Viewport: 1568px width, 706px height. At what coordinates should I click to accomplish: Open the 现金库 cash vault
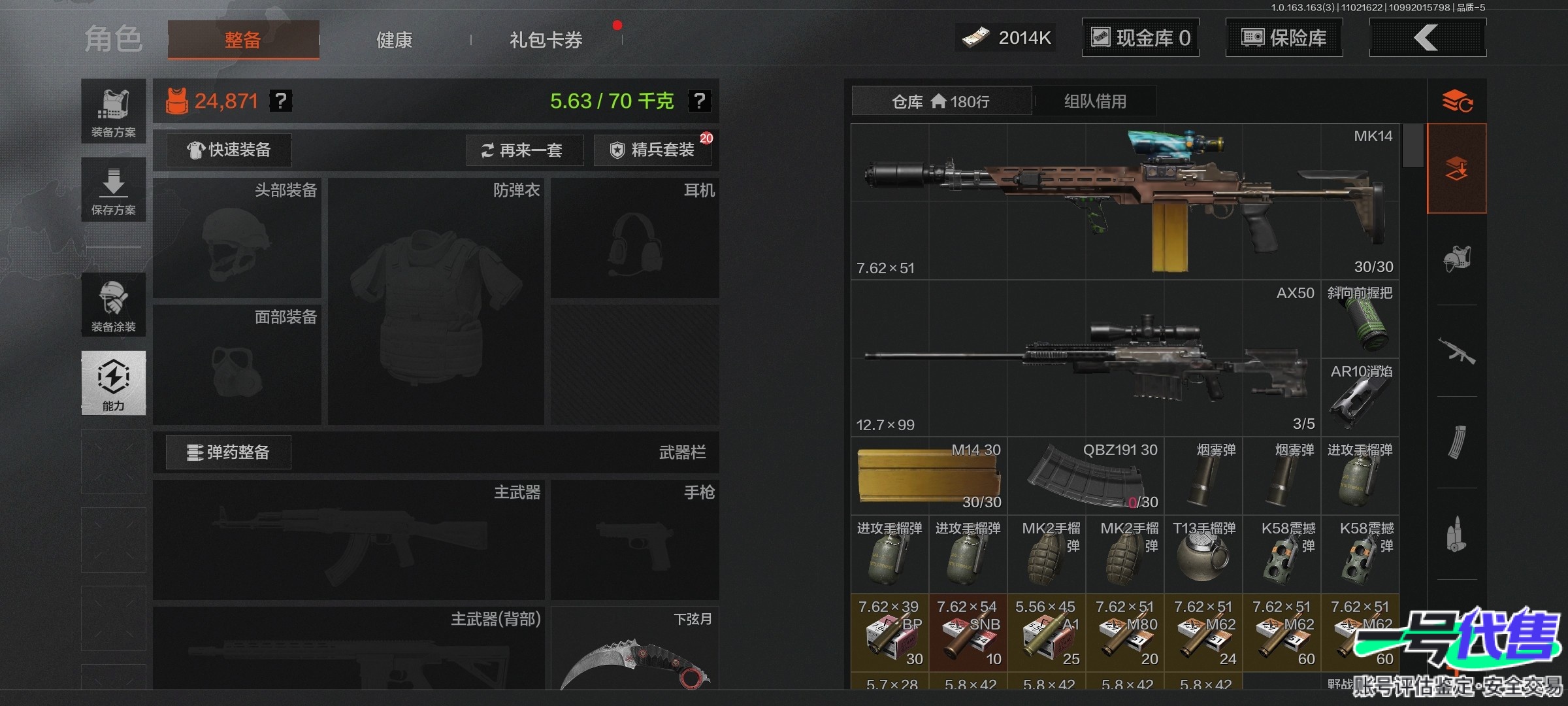(1140, 38)
